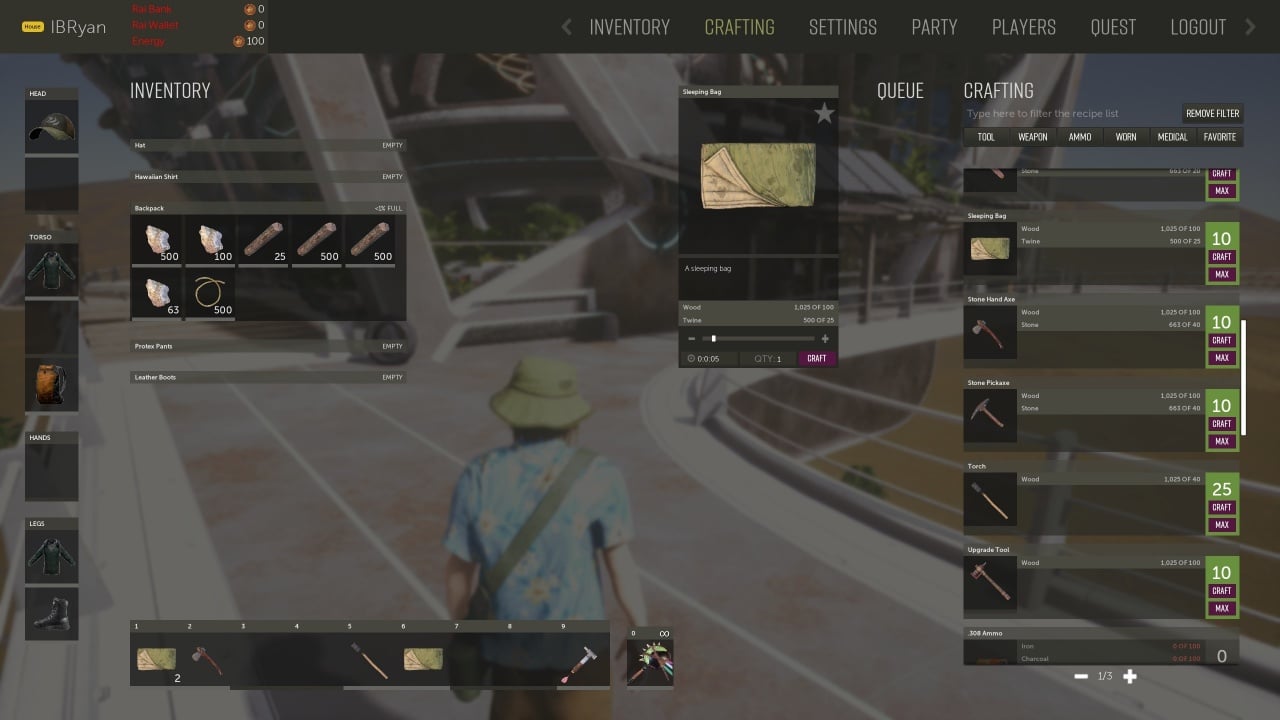This screenshot has width=1280, height=720.
Task: Select the Stone Pickaxe recipe icon
Action: click(x=990, y=415)
